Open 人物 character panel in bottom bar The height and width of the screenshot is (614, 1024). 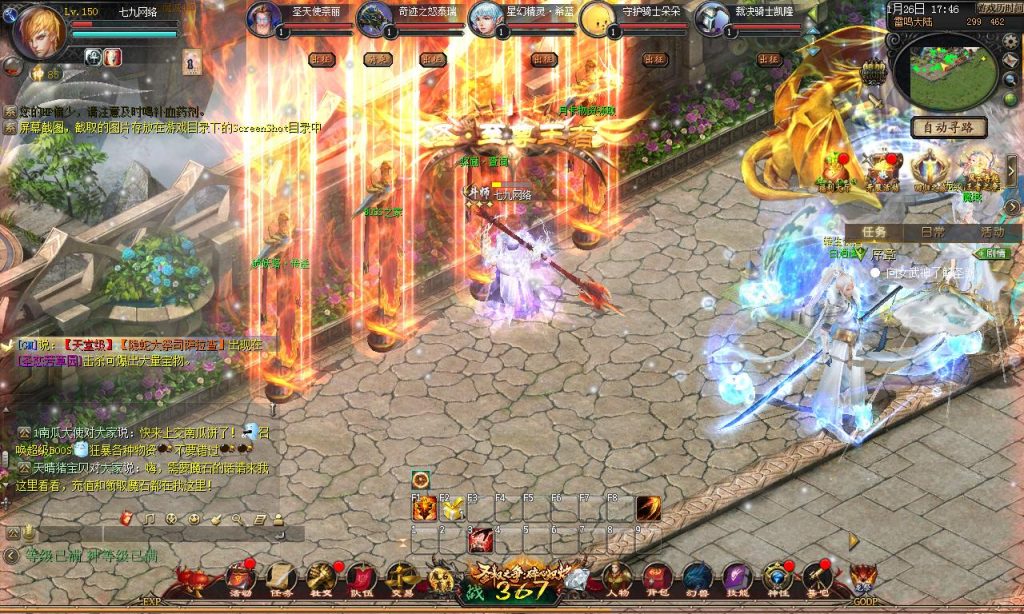[x=617, y=579]
